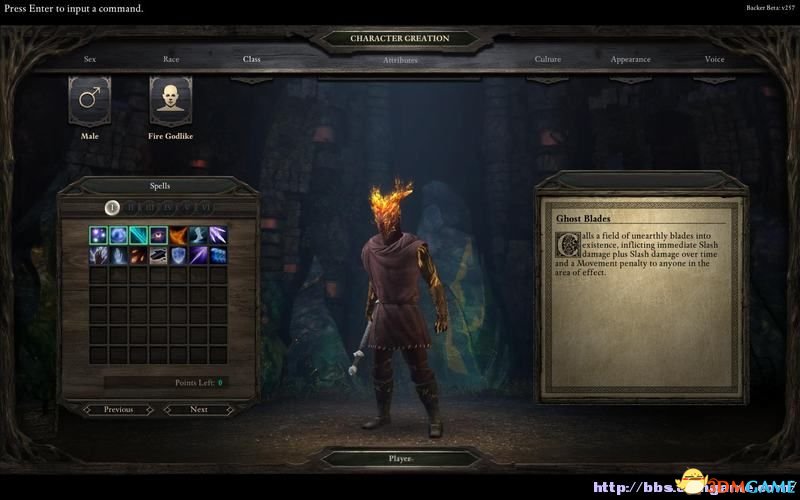This screenshot has width=800, height=500.
Task: Pick the red fire sparks spell icon
Action: pos(138,256)
